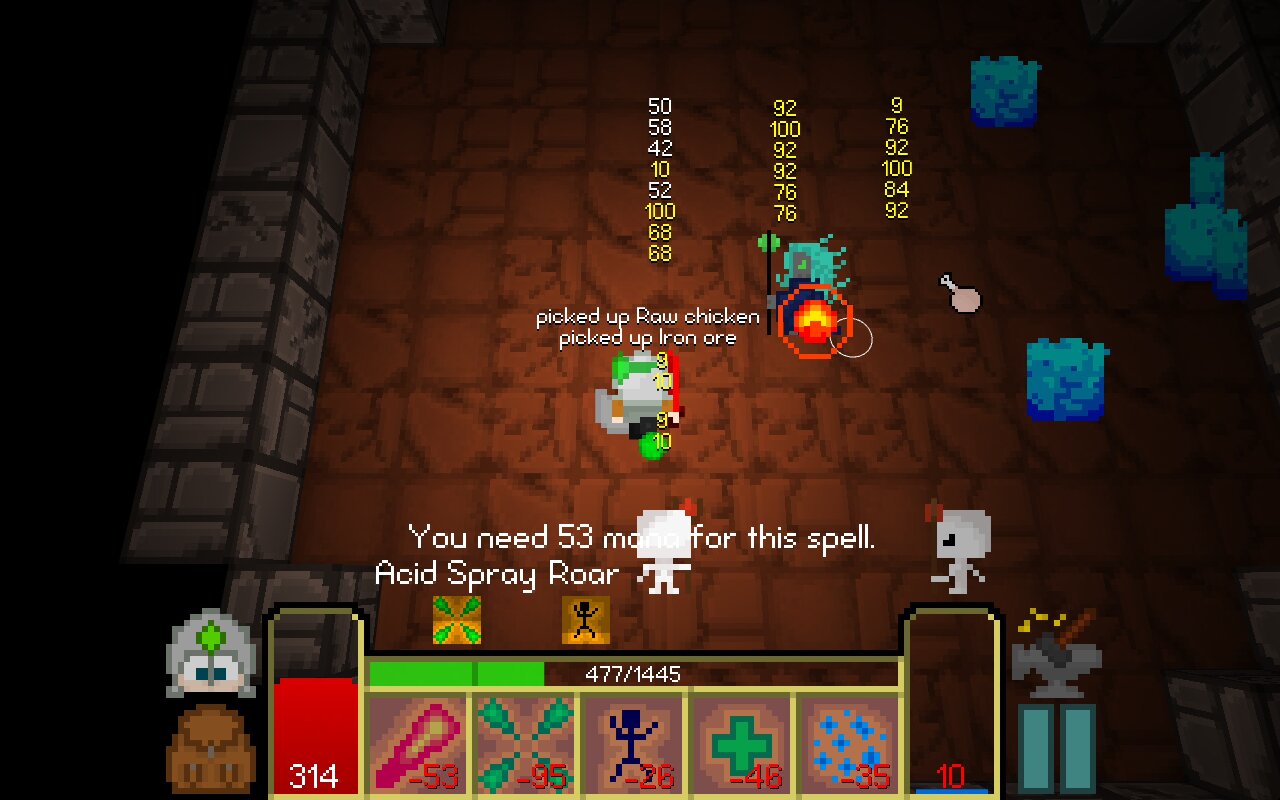The width and height of the screenshot is (1280, 800).
Task: Open the character helmet portrait
Action: (212, 652)
